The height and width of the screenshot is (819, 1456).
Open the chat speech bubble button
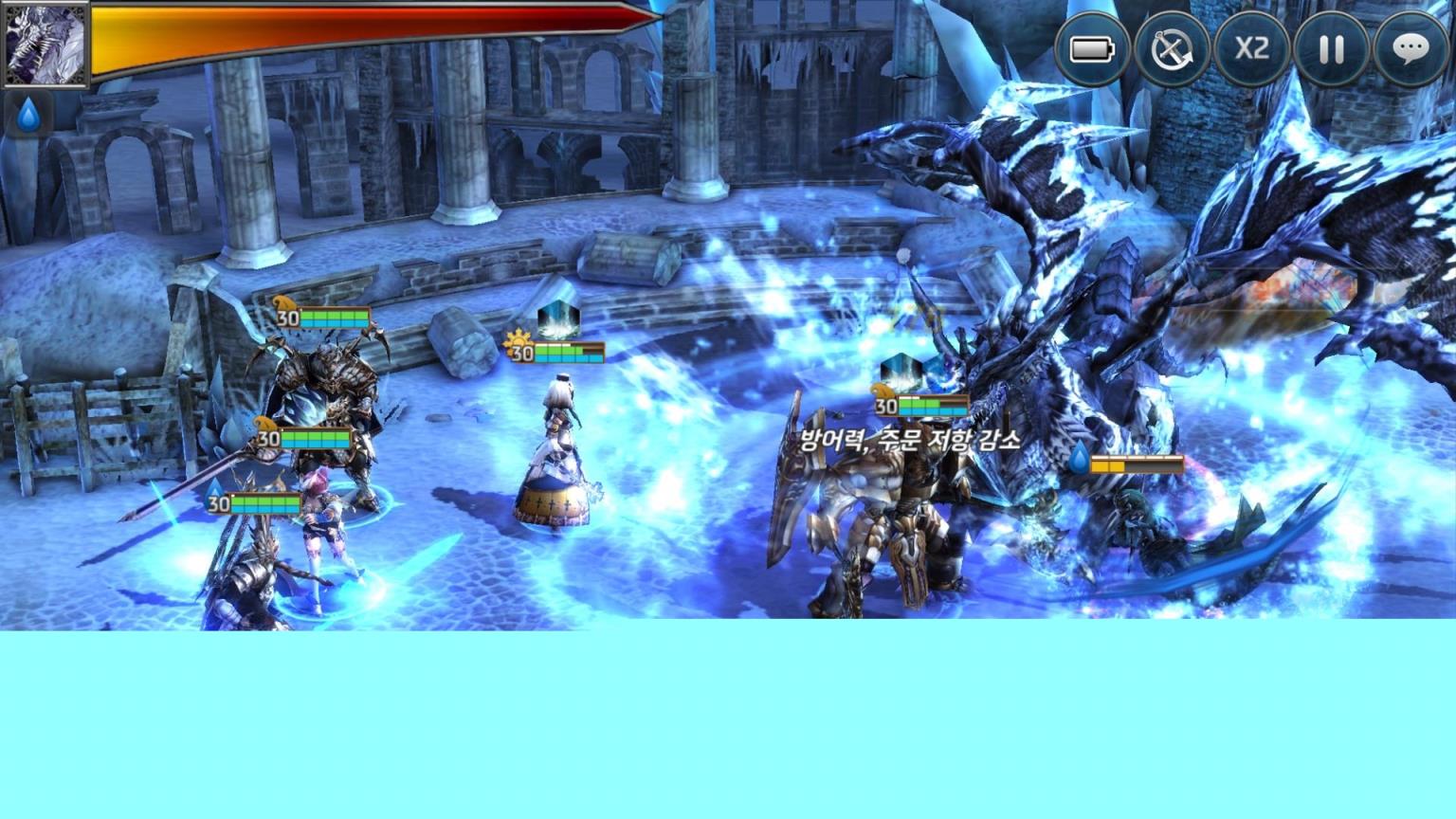click(x=1410, y=48)
